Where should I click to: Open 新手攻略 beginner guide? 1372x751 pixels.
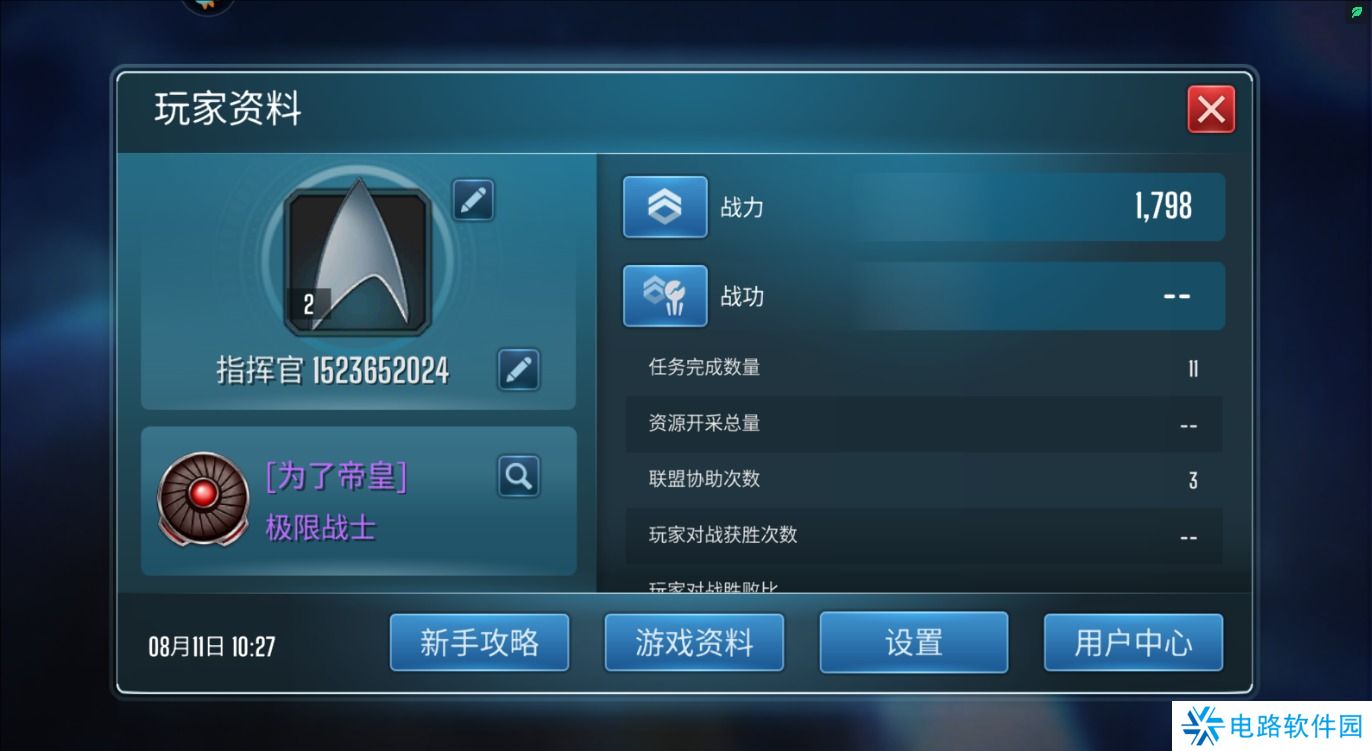[479, 642]
